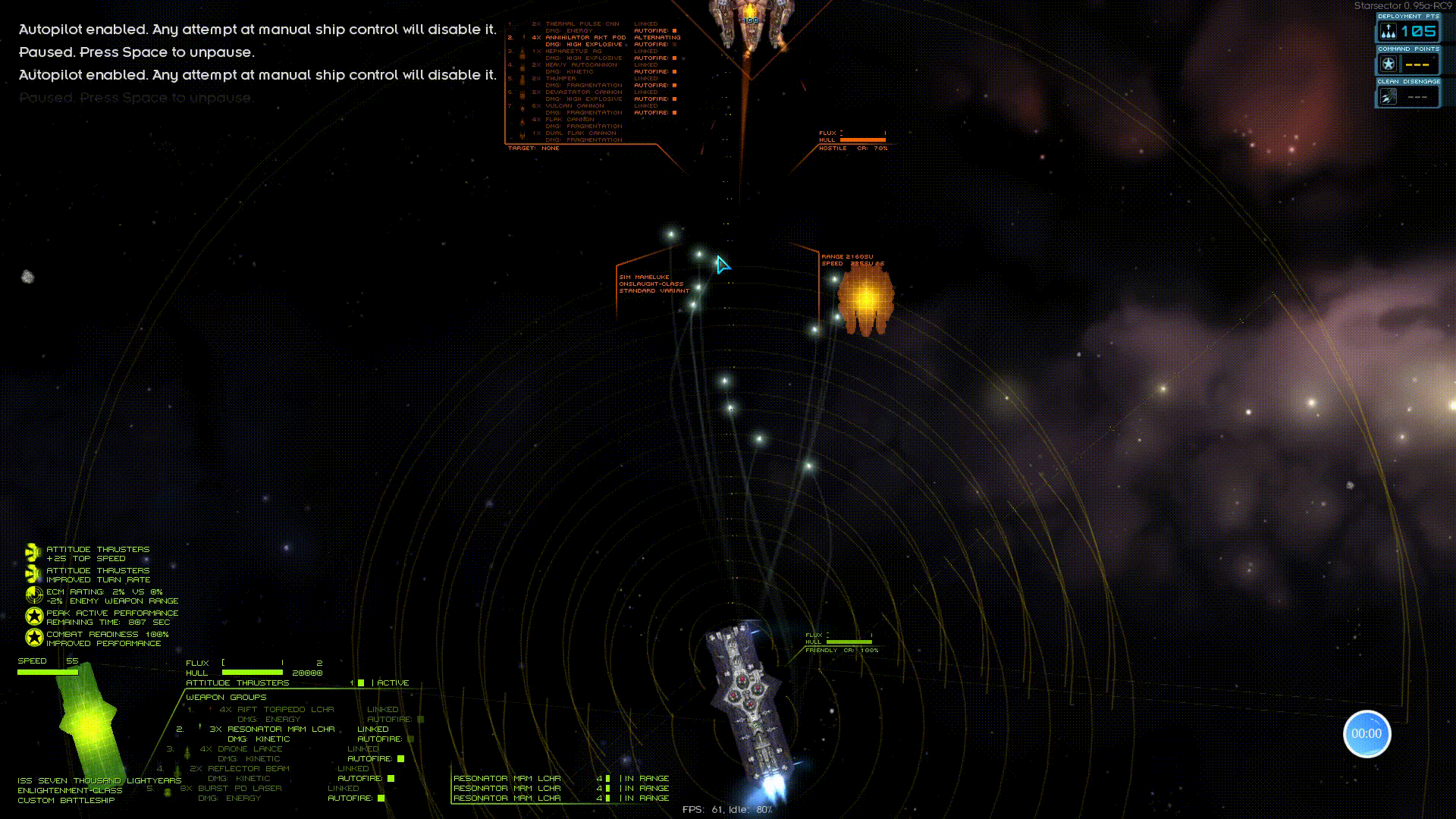This screenshot has width=1456, height=819.
Task: Click the Attitude Thrusters top speed icon
Action: pyautogui.click(x=32, y=553)
